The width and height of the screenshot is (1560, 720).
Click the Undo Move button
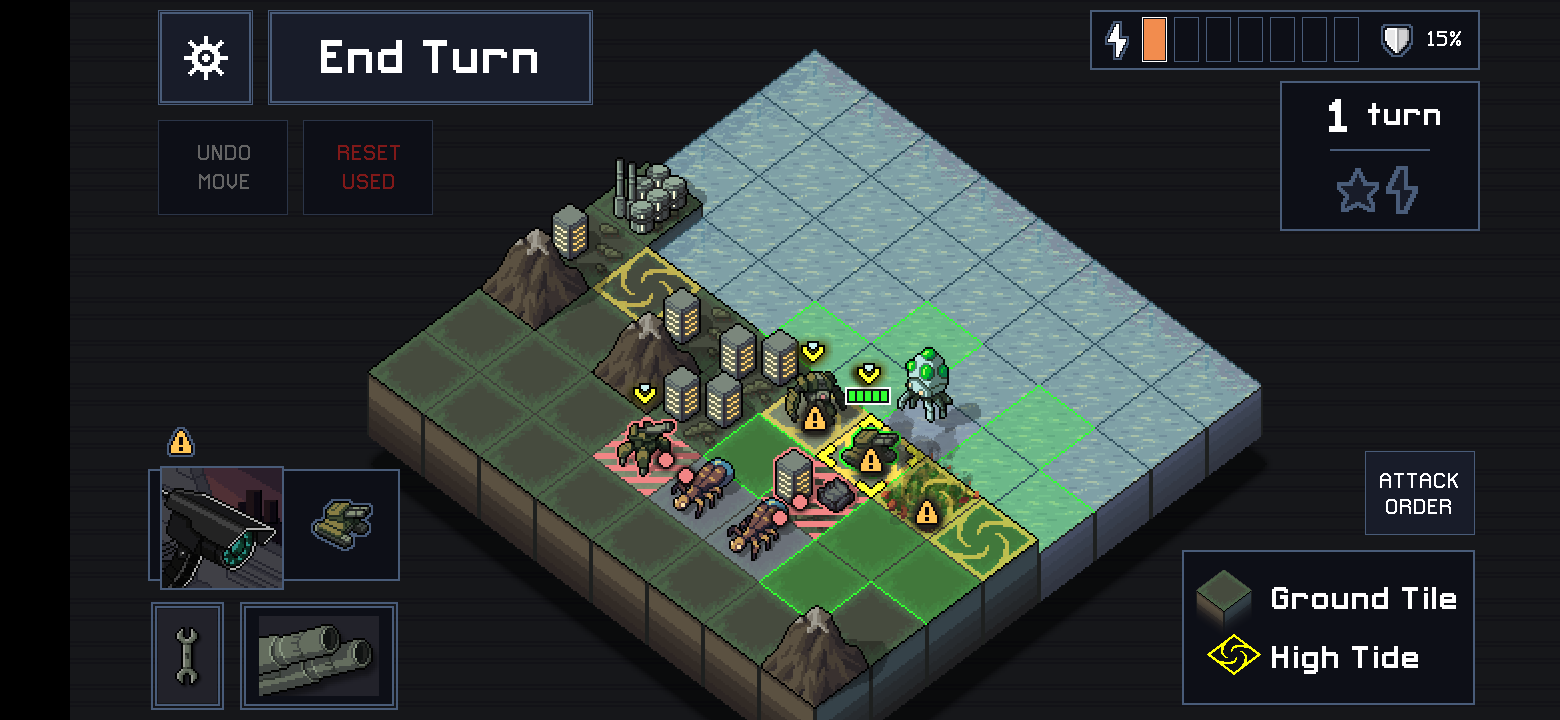[x=222, y=167]
